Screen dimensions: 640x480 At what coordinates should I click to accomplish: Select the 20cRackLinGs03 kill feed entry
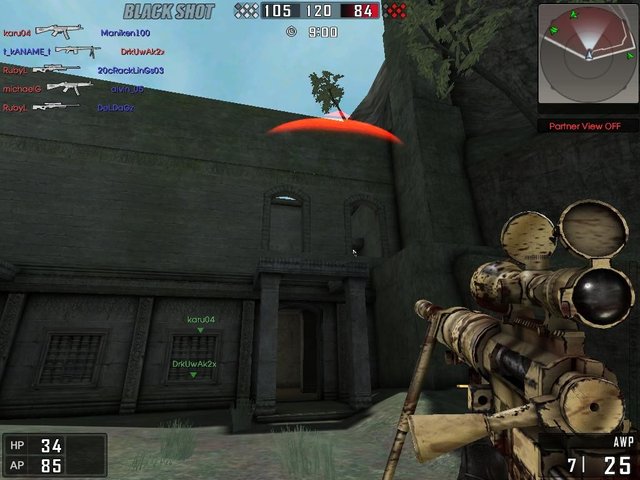point(131,70)
